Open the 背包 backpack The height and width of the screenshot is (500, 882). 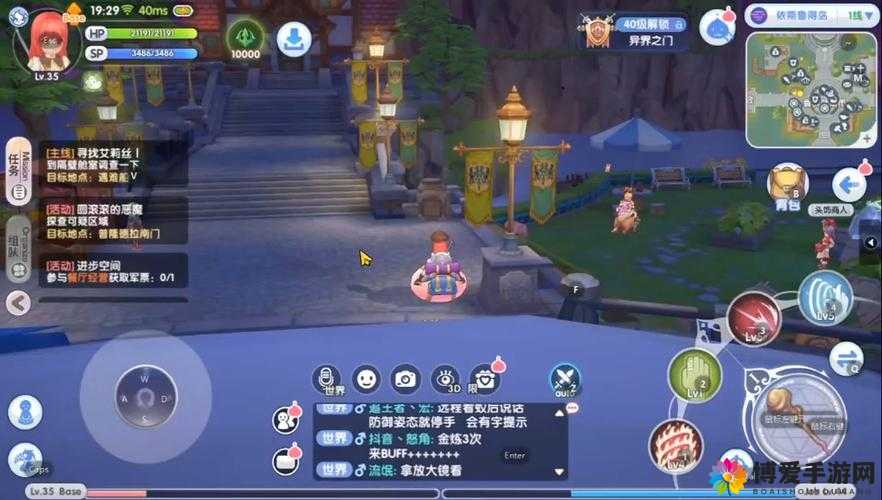pyautogui.click(x=787, y=185)
